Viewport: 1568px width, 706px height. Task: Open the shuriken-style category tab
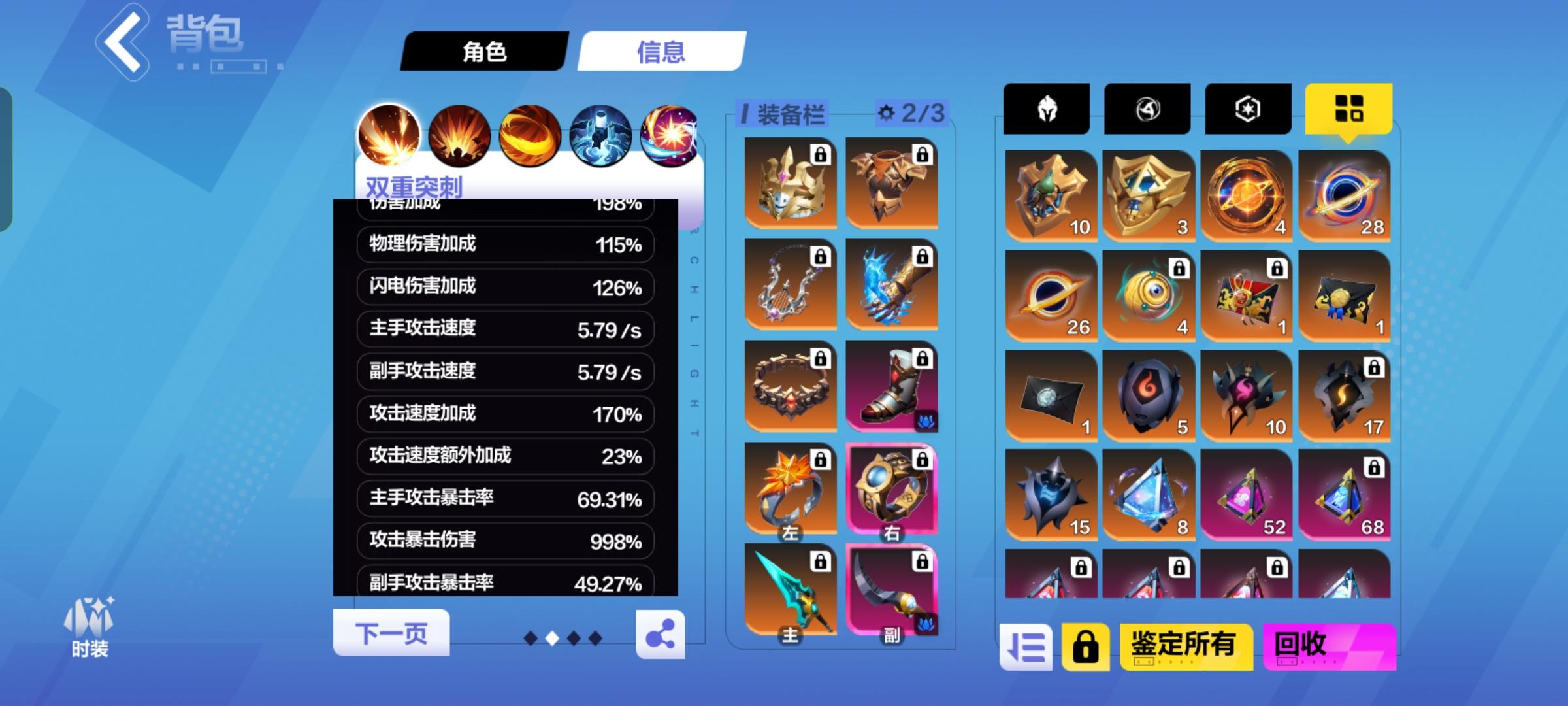pyautogui.click(x=1147, y=109)
